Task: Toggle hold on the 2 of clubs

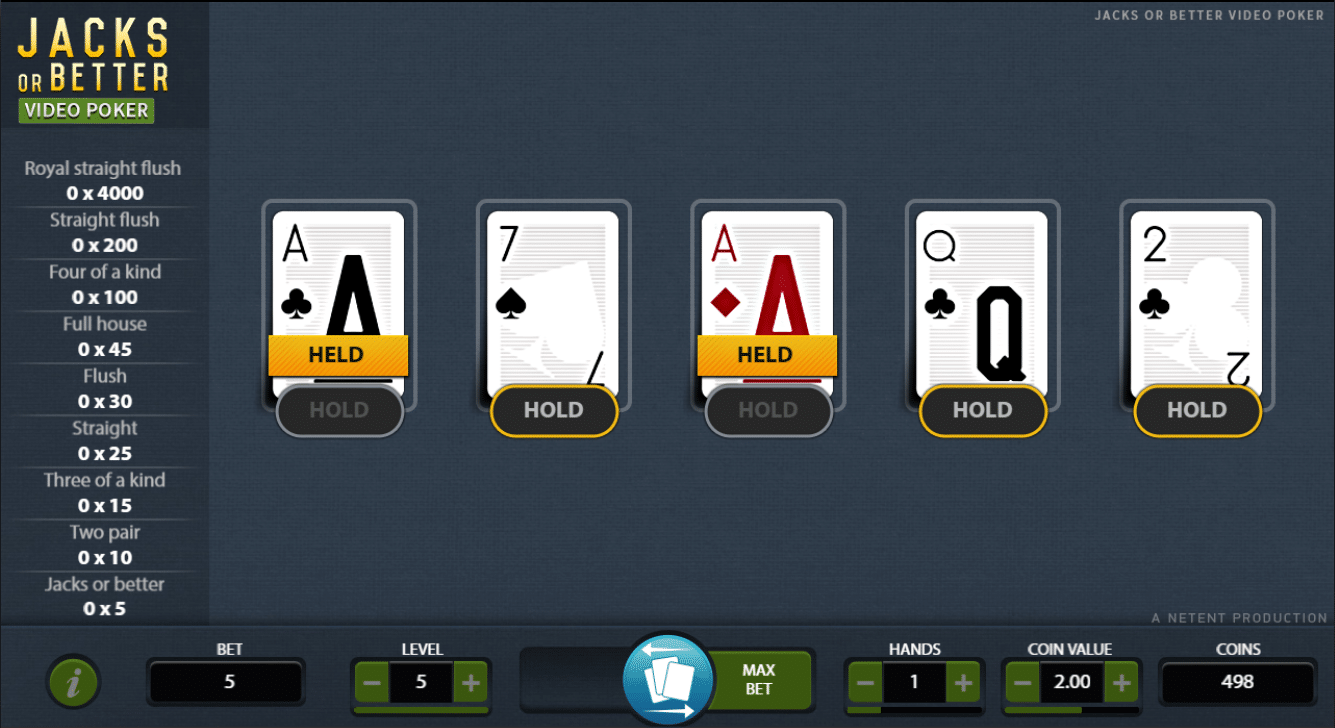Action: (1196, 410)
